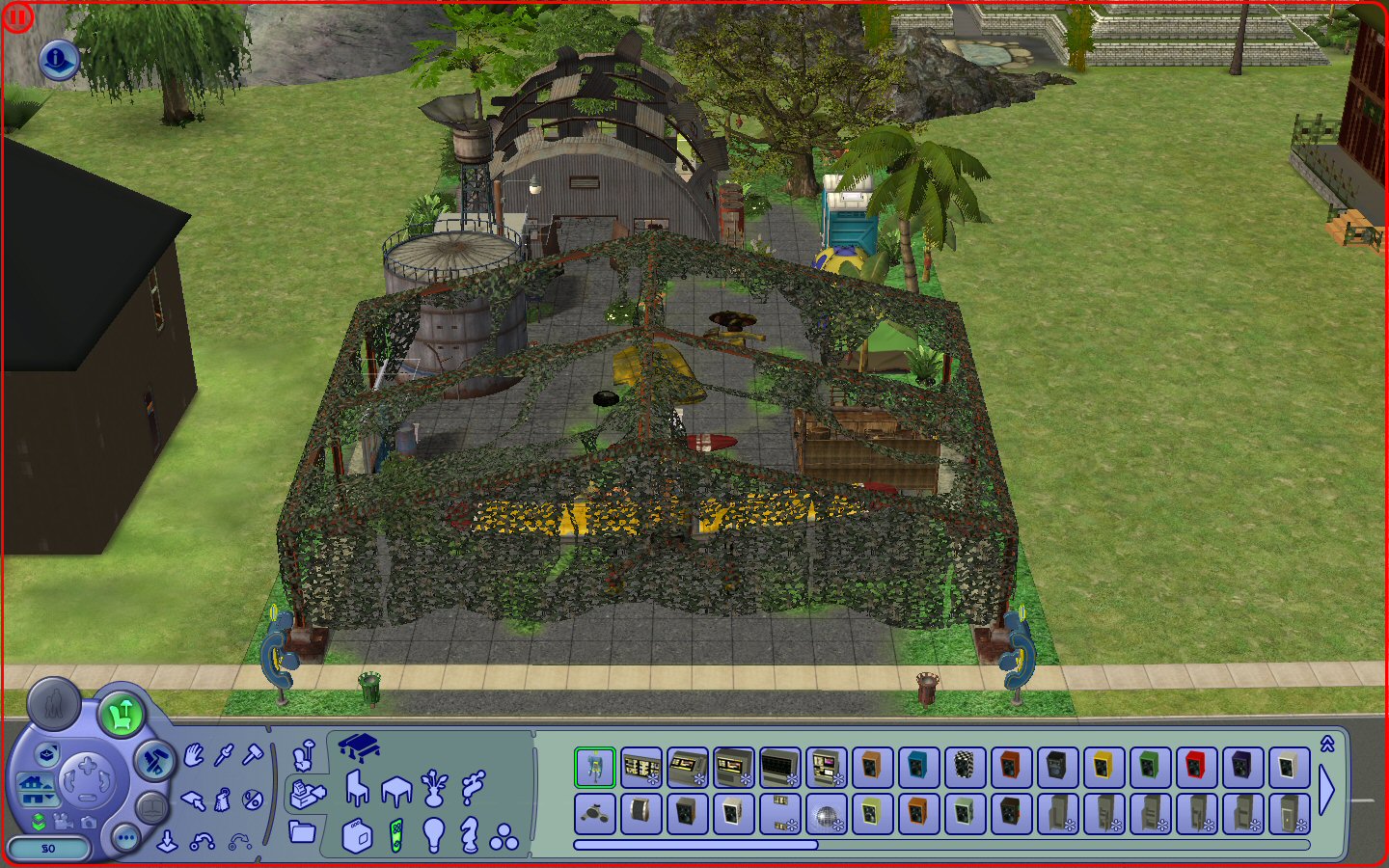Open the seating chair category

click(x=357, y=789)
